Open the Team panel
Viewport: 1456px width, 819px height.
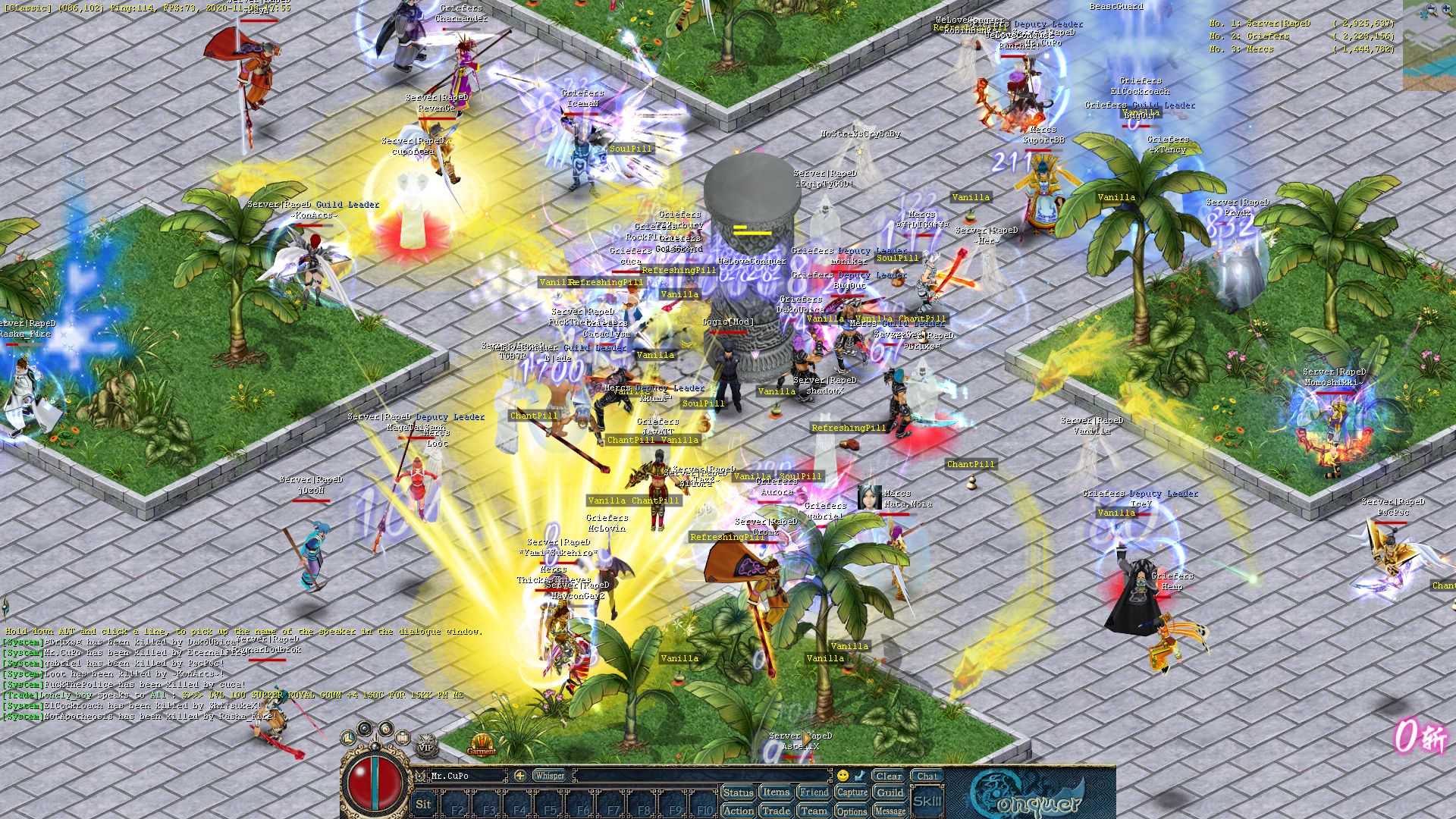[x=814, y=811]
